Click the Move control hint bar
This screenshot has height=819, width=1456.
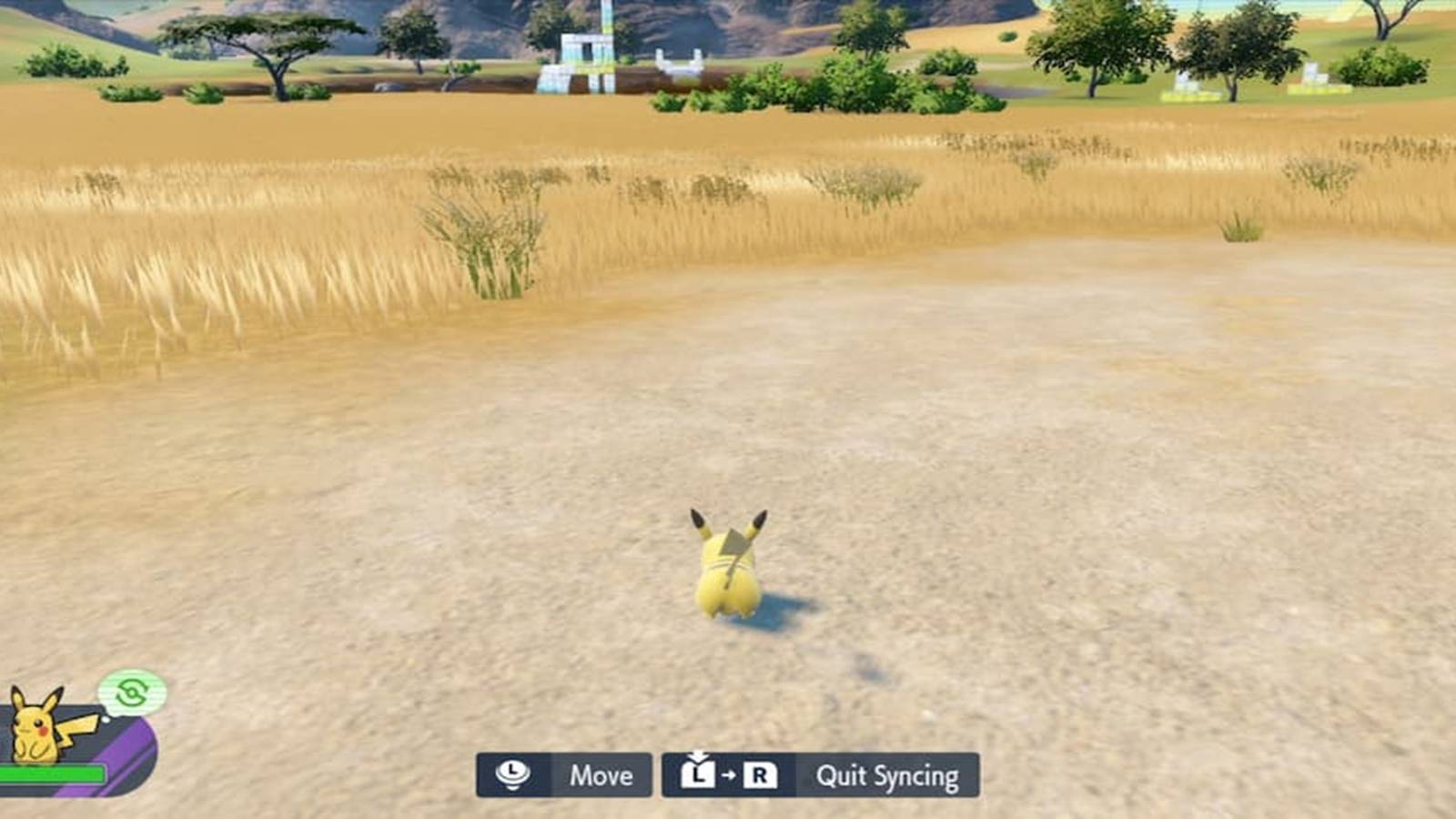tap(564, 776)
